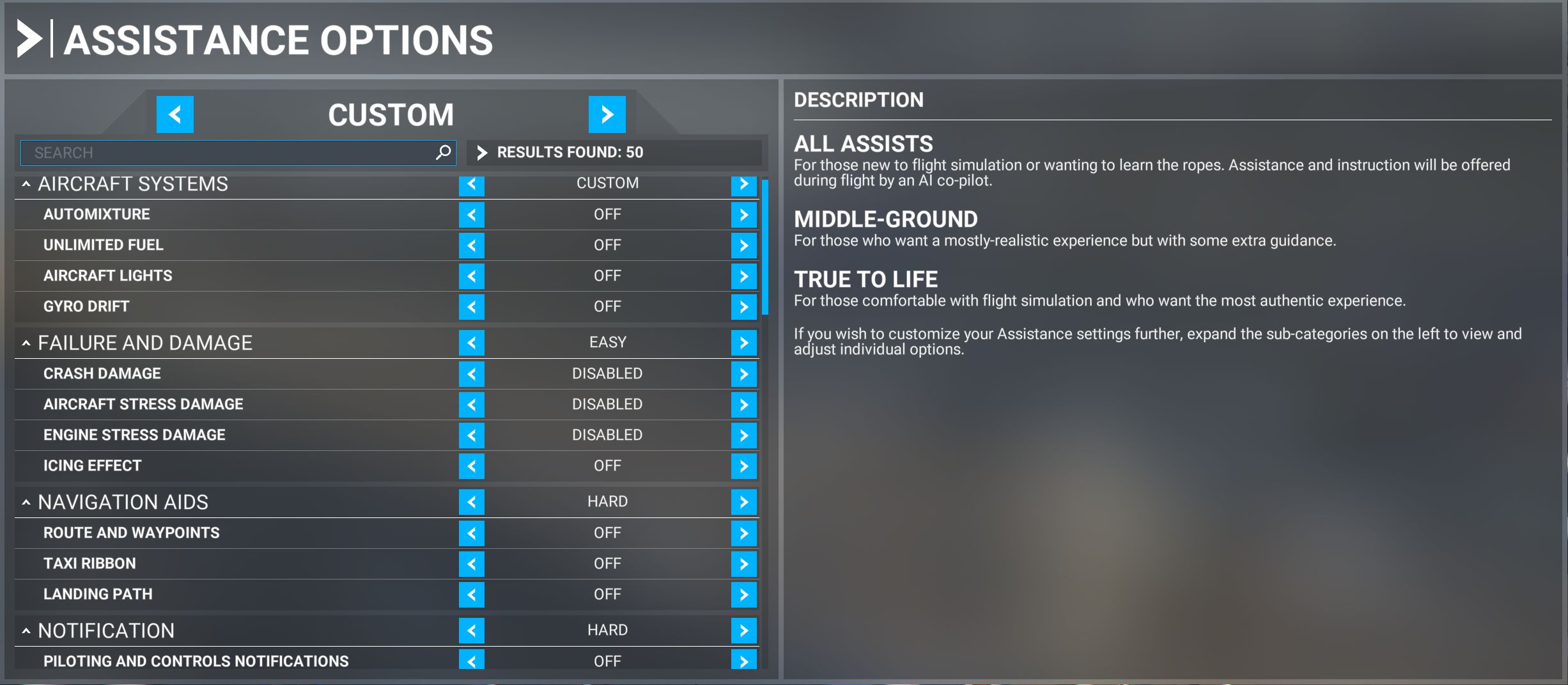Click right arrow for Automixture
Viewport: 1568px width, 685px height.
(743, 215)
